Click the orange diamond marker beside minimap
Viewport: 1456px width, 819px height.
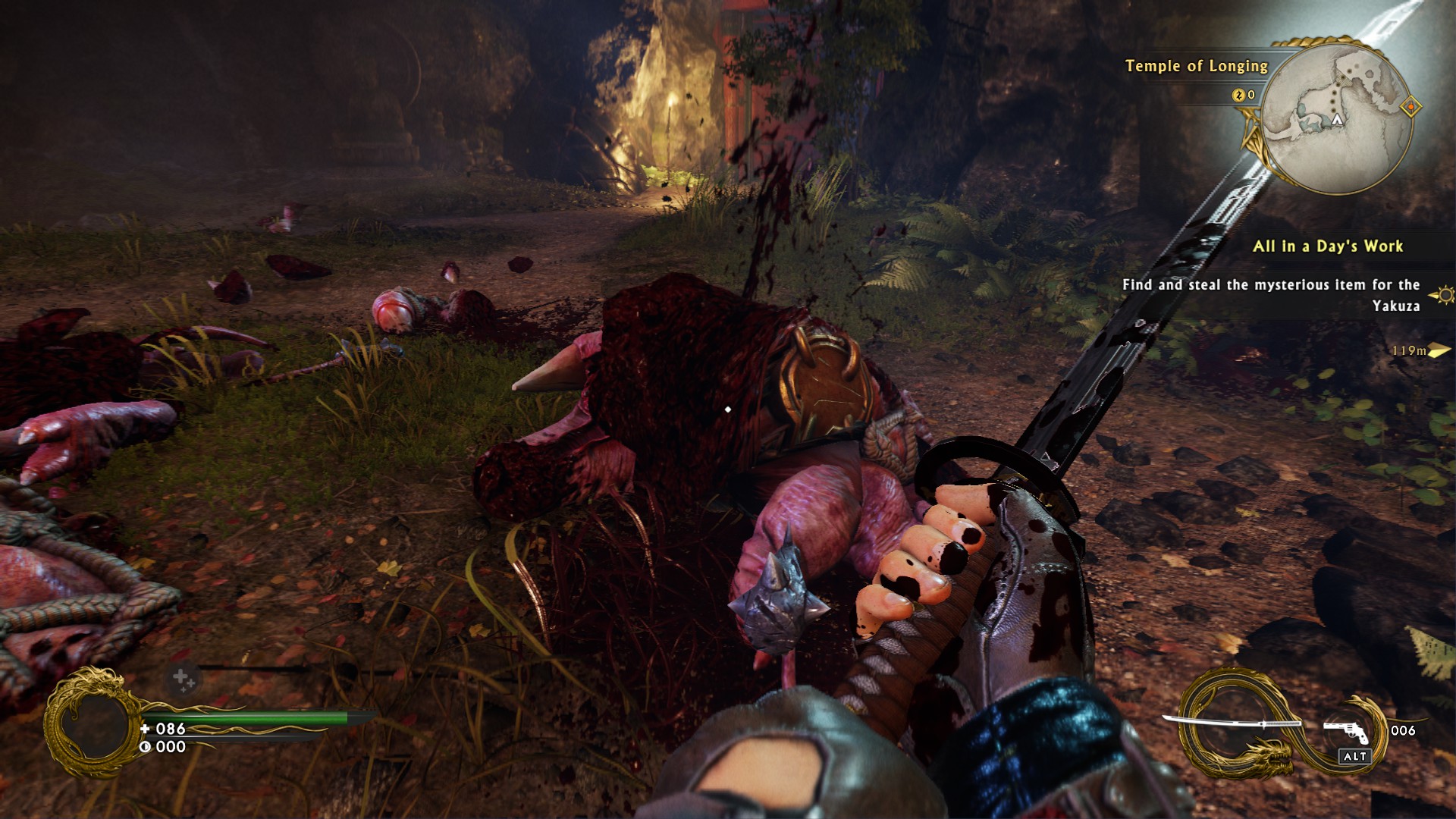[1411, 107]
